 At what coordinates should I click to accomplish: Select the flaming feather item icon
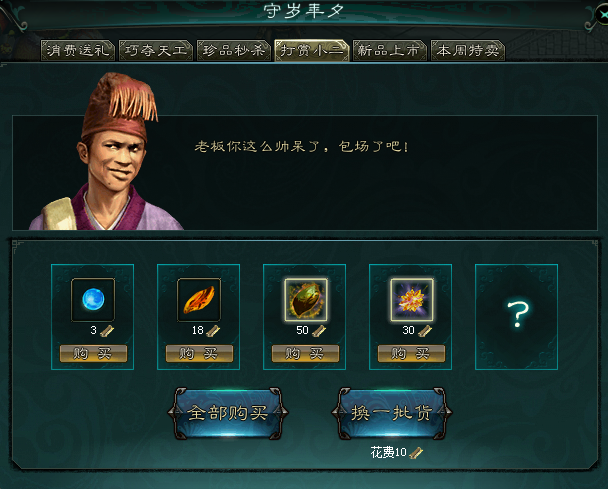pyautogui.click(x=199, y=299)
